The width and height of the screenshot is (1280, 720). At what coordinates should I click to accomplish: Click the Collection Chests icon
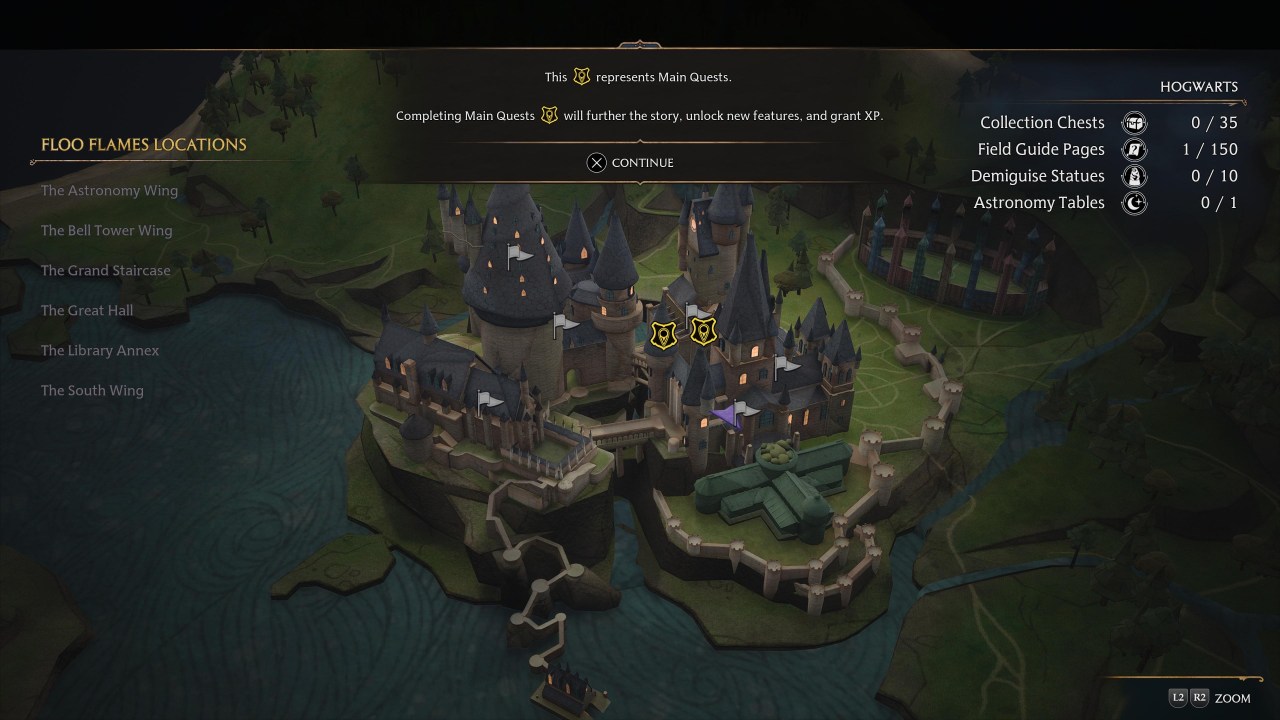[1134, 122]
